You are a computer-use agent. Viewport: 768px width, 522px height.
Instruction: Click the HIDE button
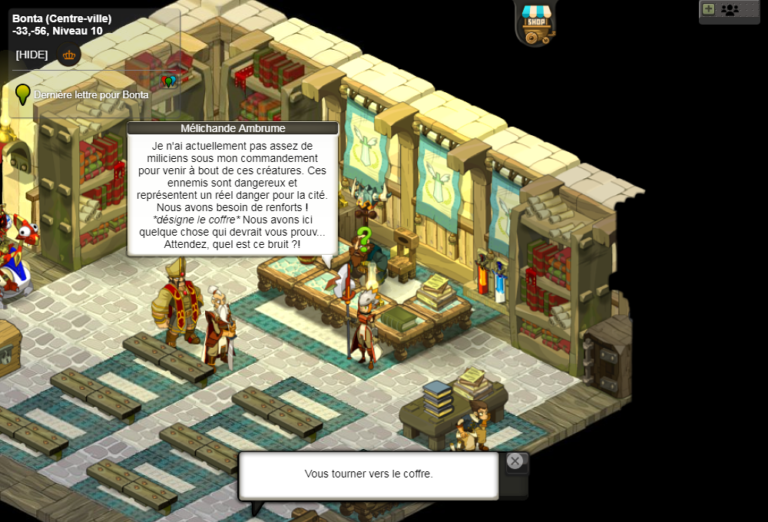[x=32, y=55]
